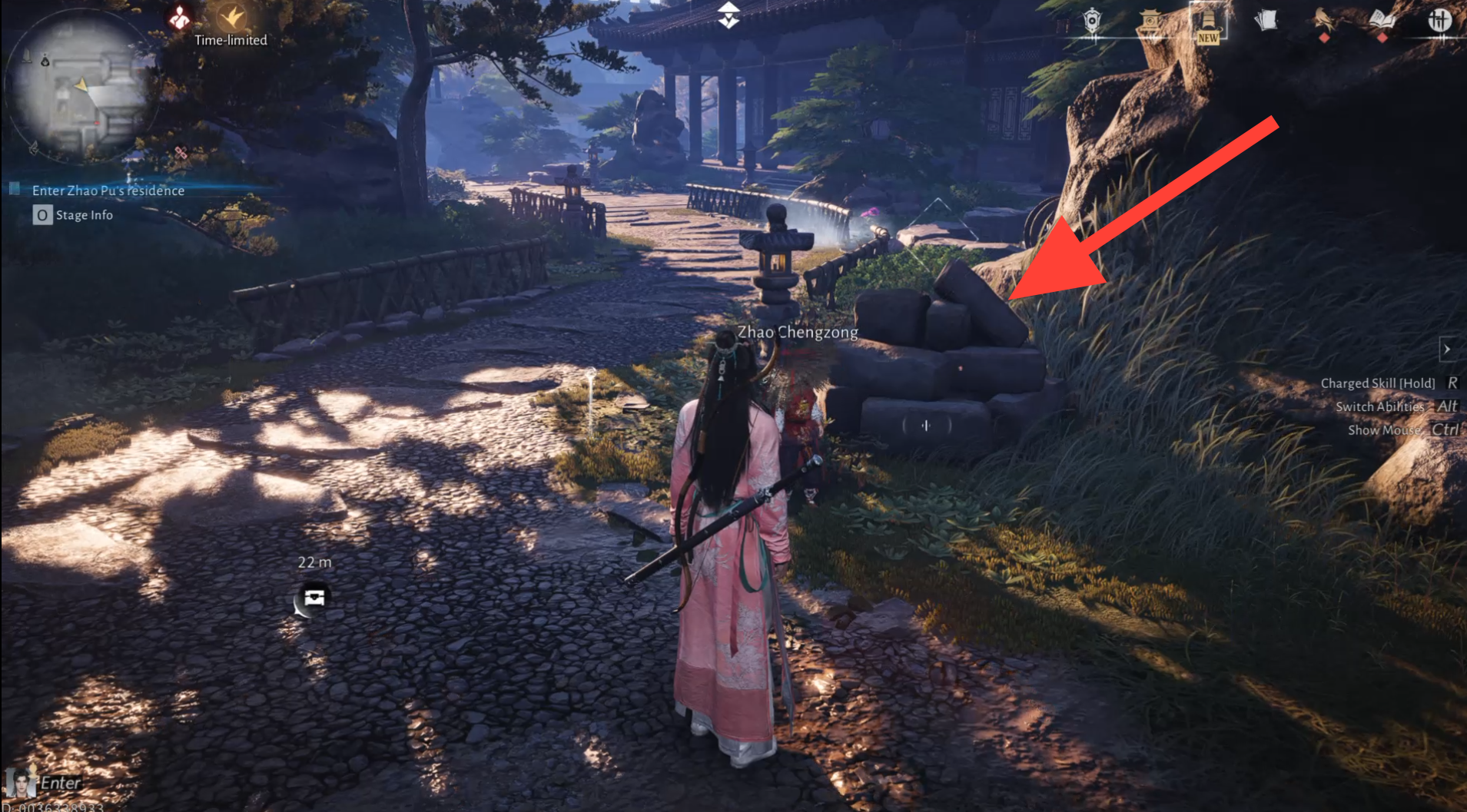Select the chest waypoint marker showing 22 m

point(314,598)
